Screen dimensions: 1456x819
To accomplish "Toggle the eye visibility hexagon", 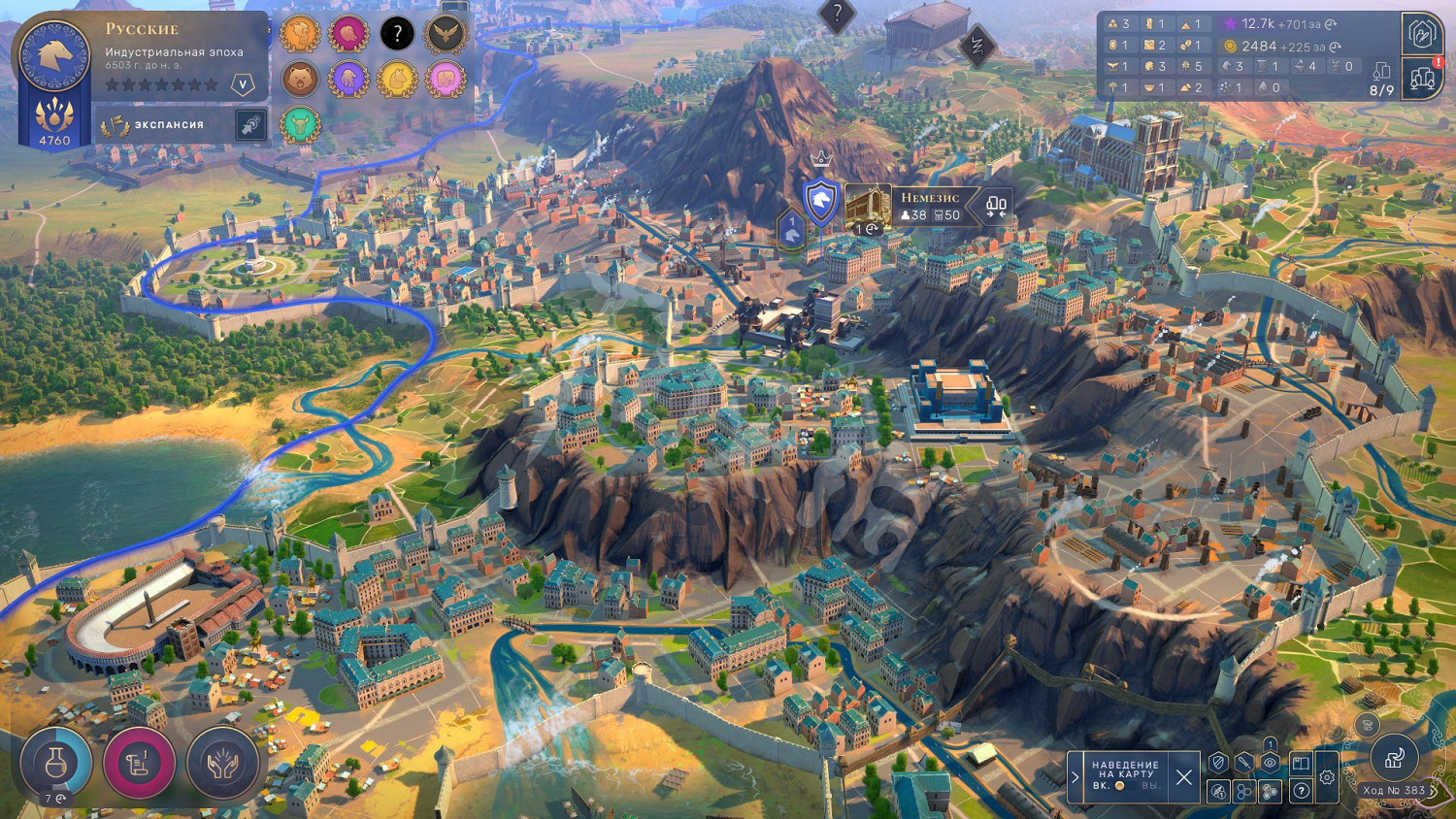I will click(x=1270, y=764).
